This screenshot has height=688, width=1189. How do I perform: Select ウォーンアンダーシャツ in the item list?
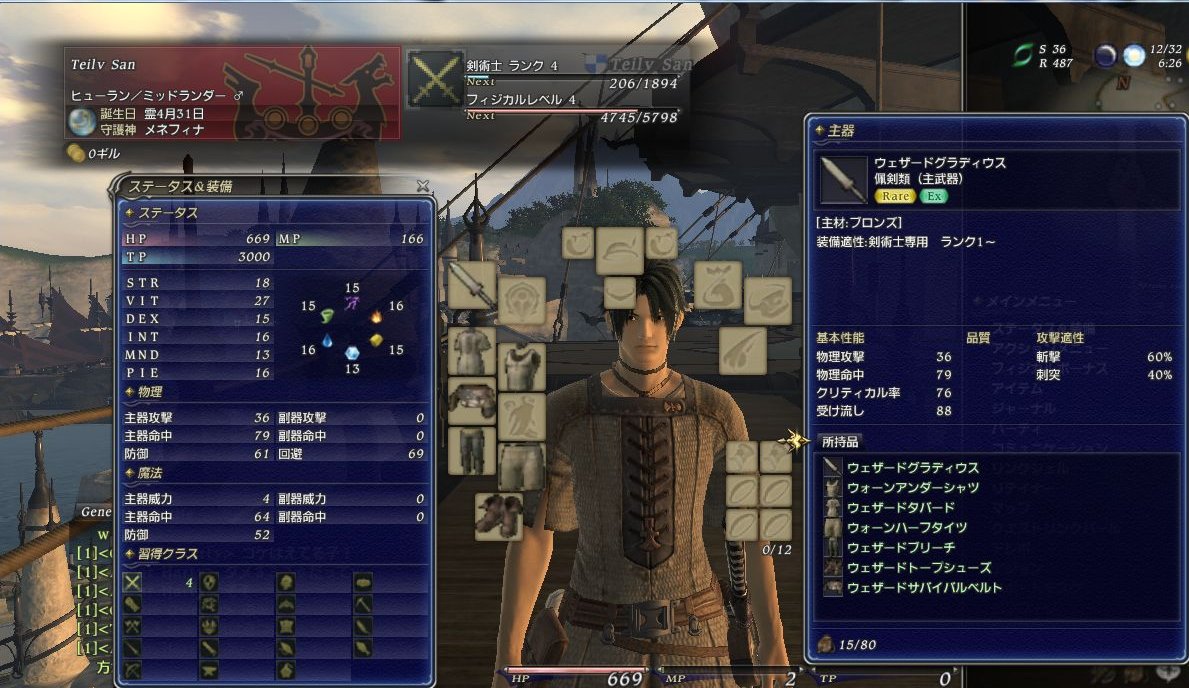pos(912,487)
